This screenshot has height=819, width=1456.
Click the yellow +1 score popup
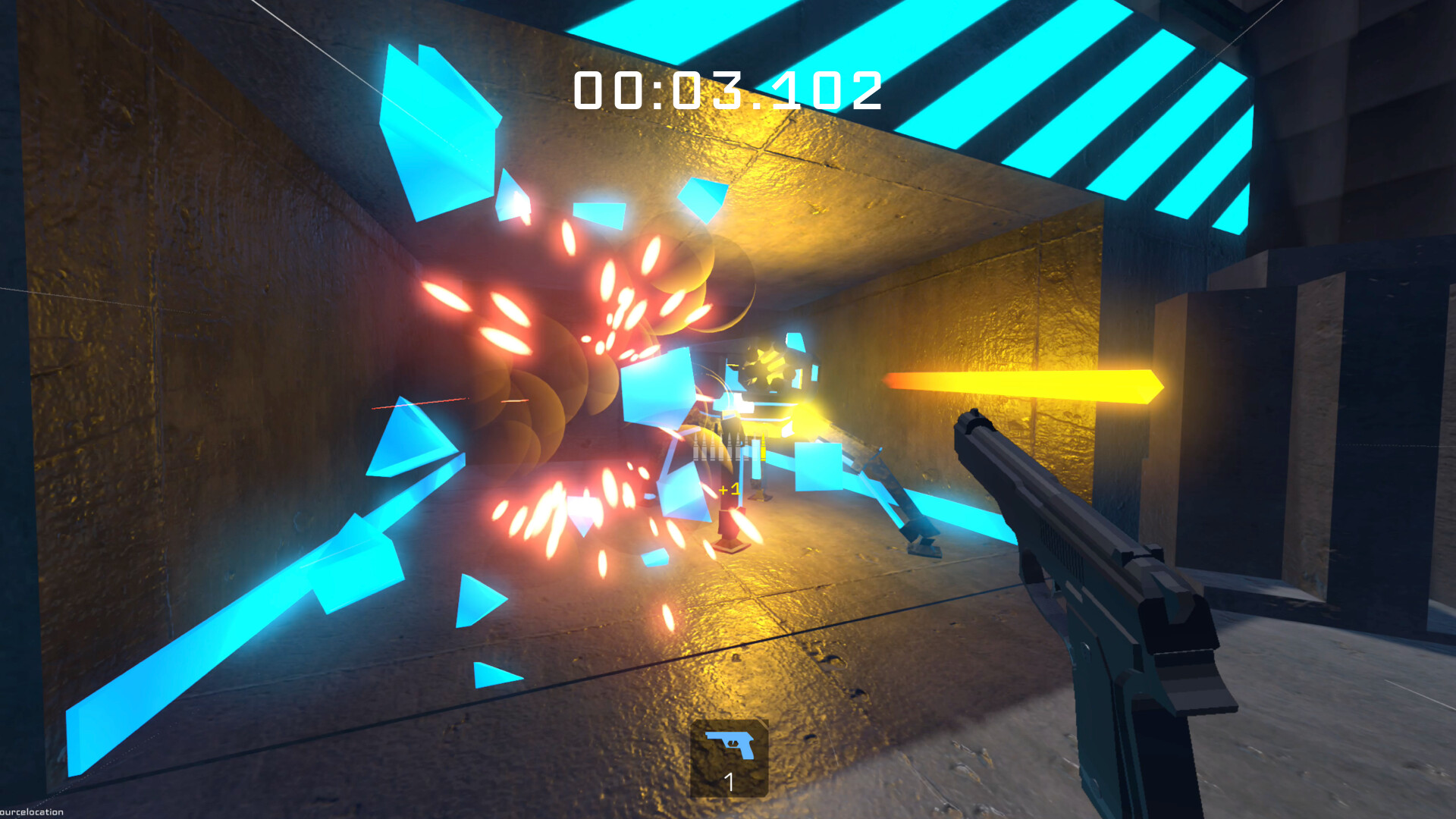pyautogui.click(x=730, y=490)
